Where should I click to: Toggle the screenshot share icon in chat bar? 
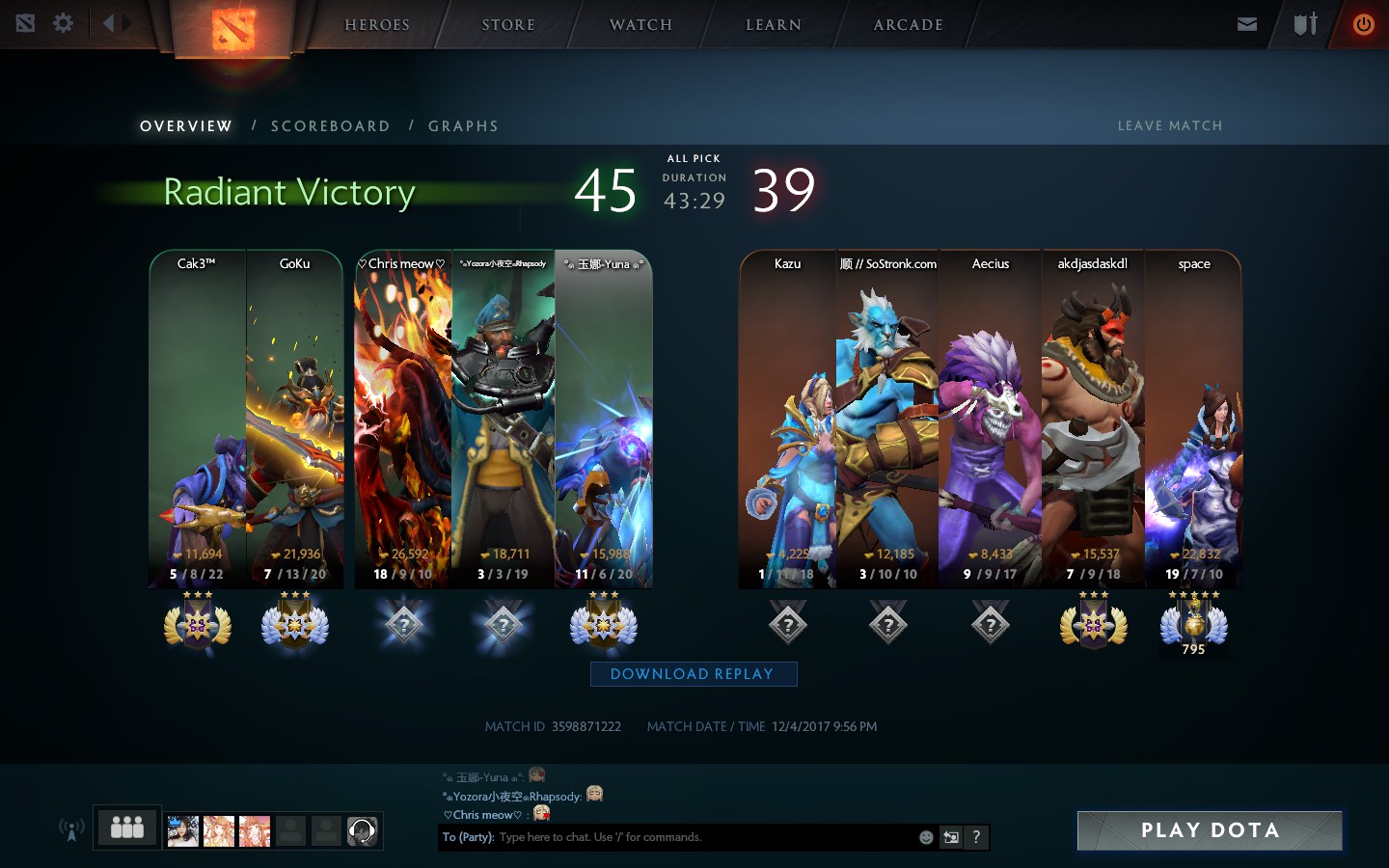[x=950, y=837]
